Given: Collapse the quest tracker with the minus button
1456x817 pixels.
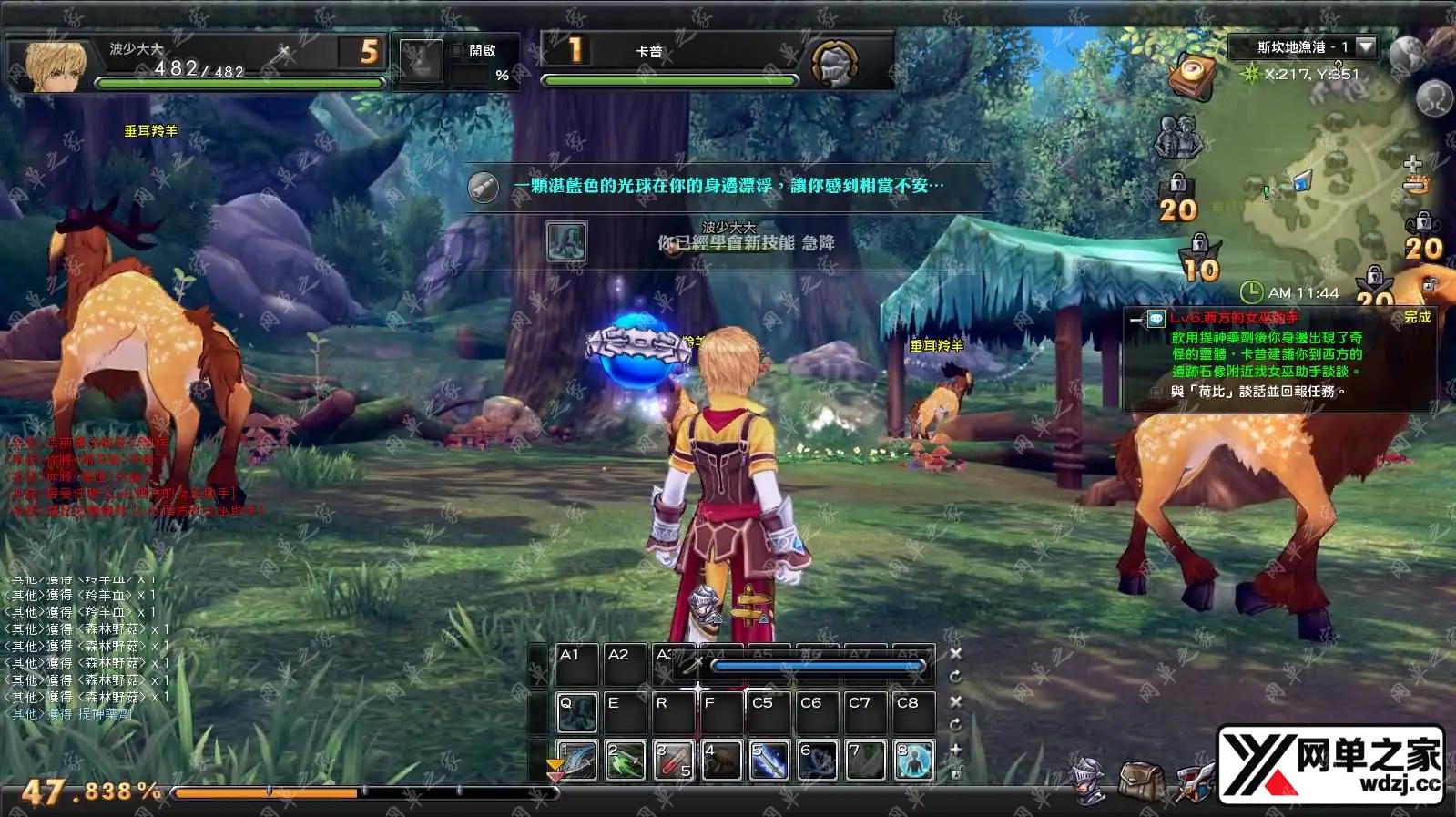Looking at the screenshot, I should (x=1135, y=319).
